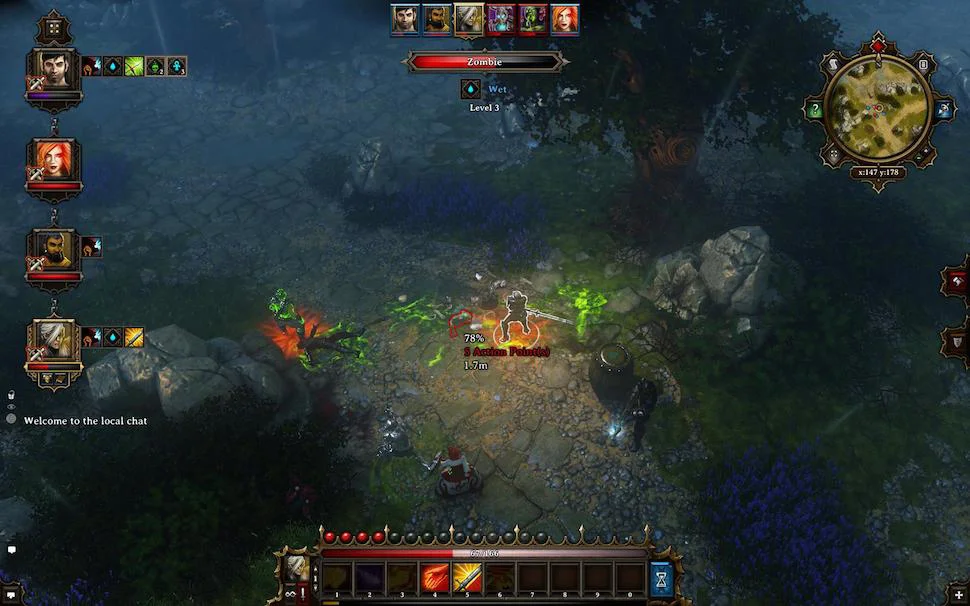
Task: Click the green question mark minimap button
Action: [816, 110]
